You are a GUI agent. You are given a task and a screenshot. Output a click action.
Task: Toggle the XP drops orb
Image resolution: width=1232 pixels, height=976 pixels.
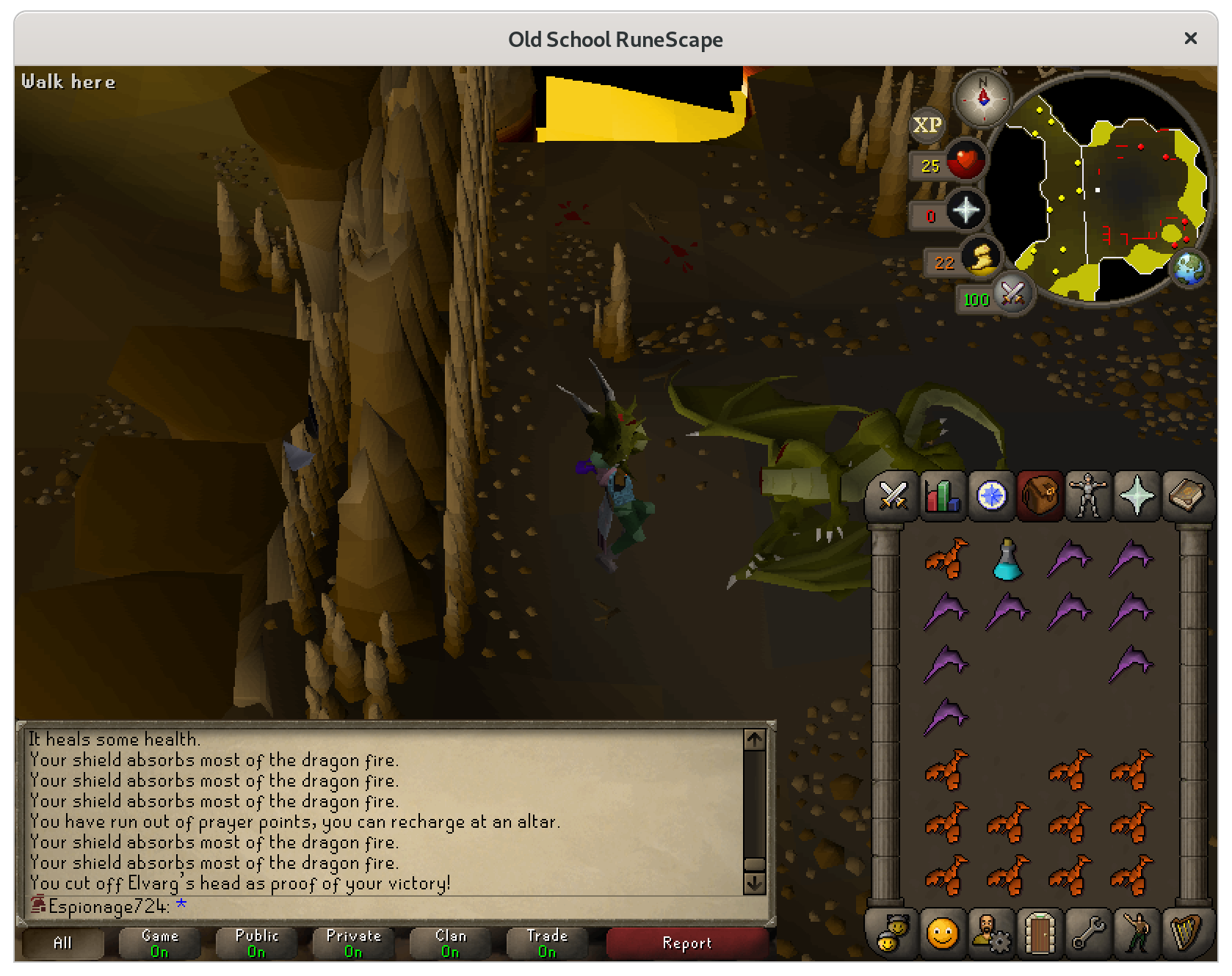tap(927, 125)
